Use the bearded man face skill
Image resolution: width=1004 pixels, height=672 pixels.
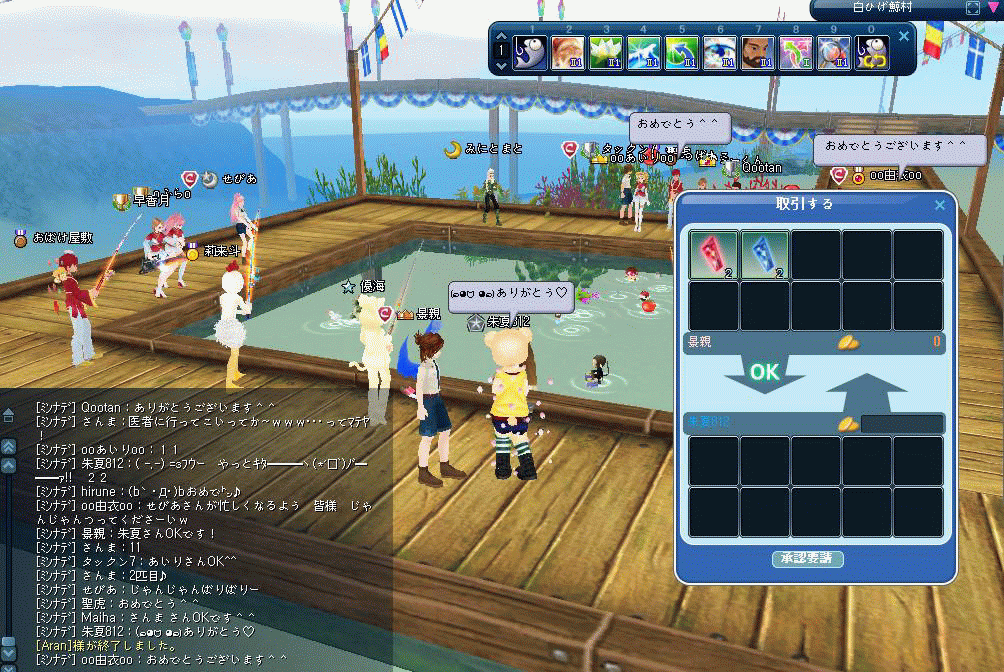pos(759,52)
